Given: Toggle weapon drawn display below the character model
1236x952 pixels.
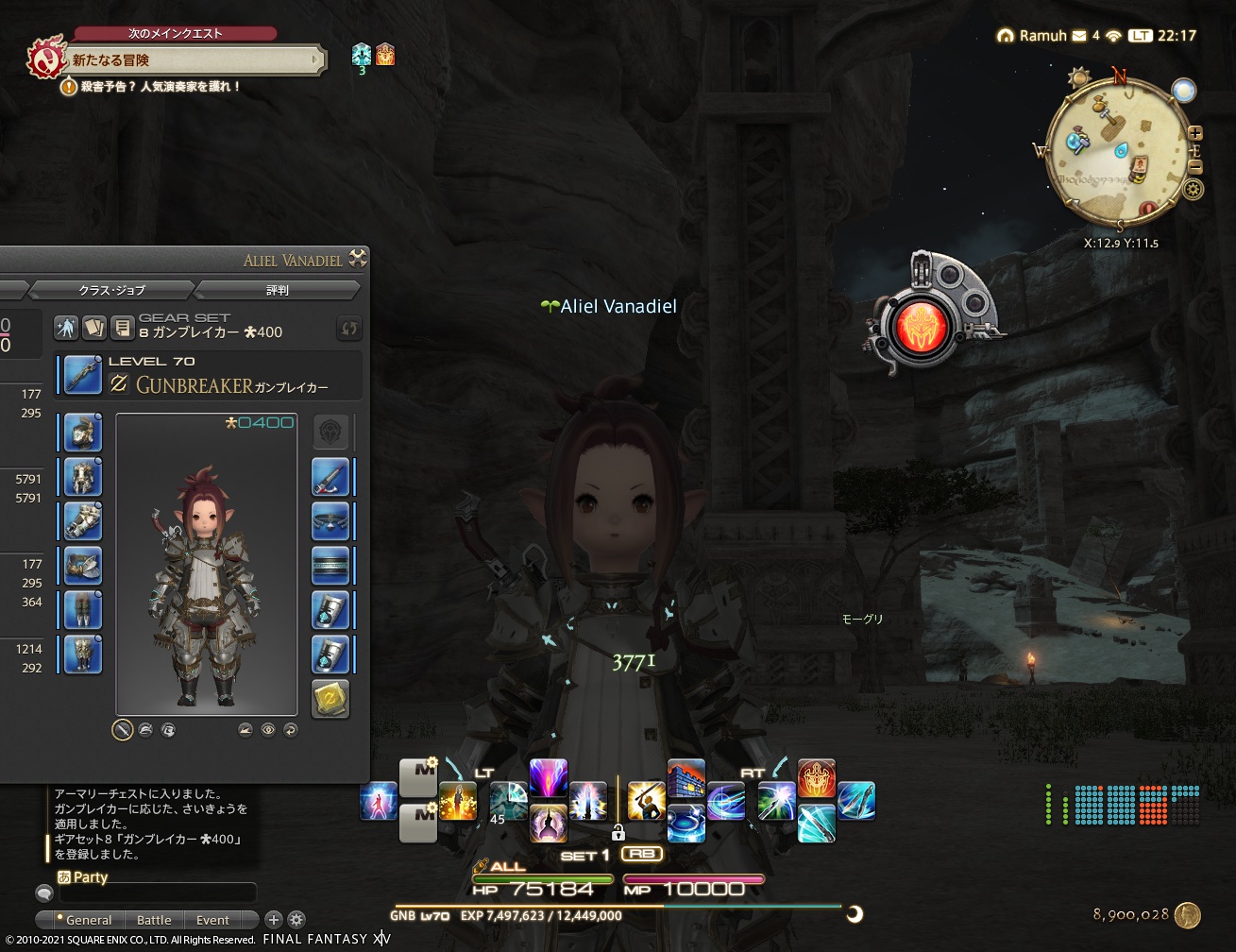Looking at the screenshot, I should point(123,730).
